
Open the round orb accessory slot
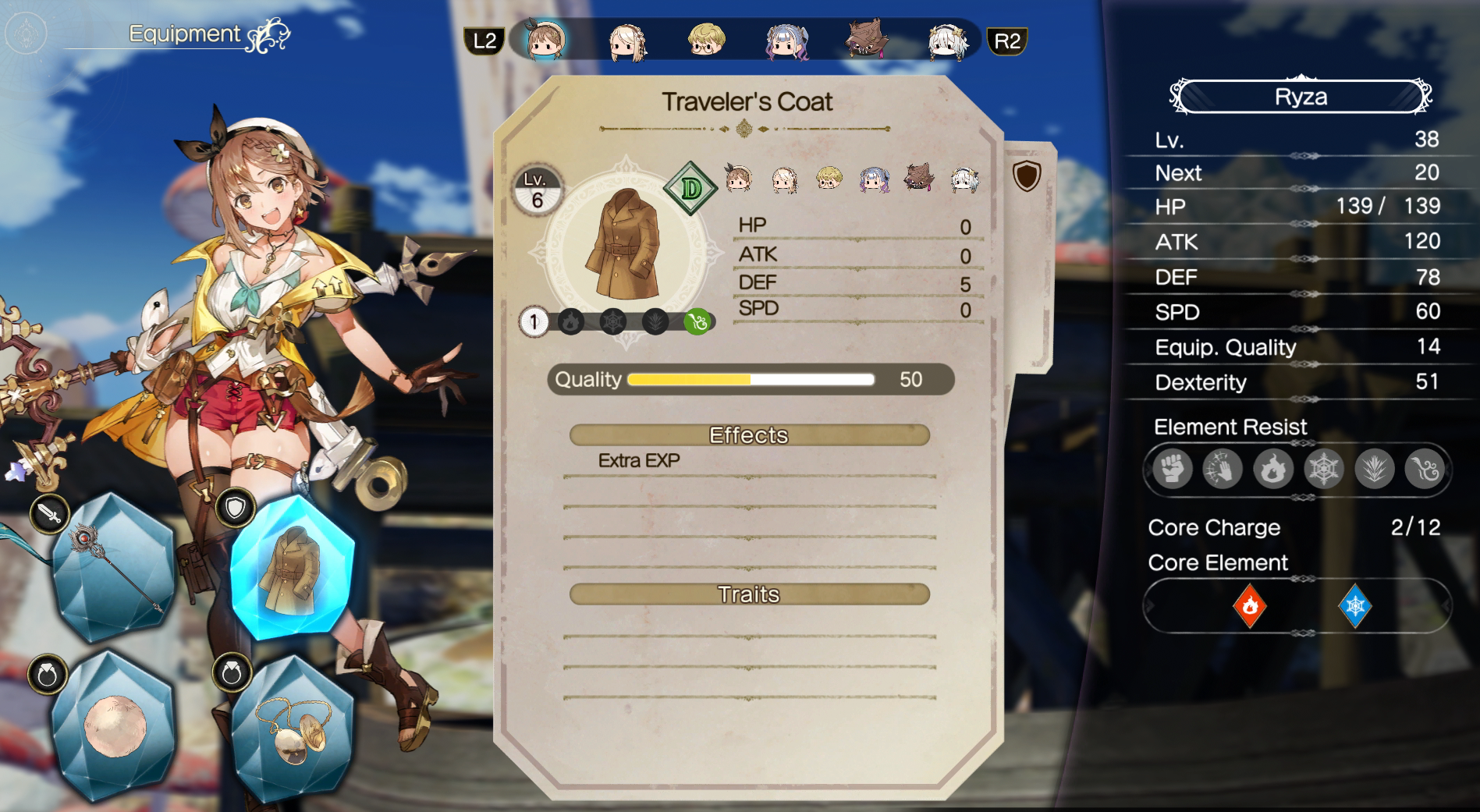[114, 726]
